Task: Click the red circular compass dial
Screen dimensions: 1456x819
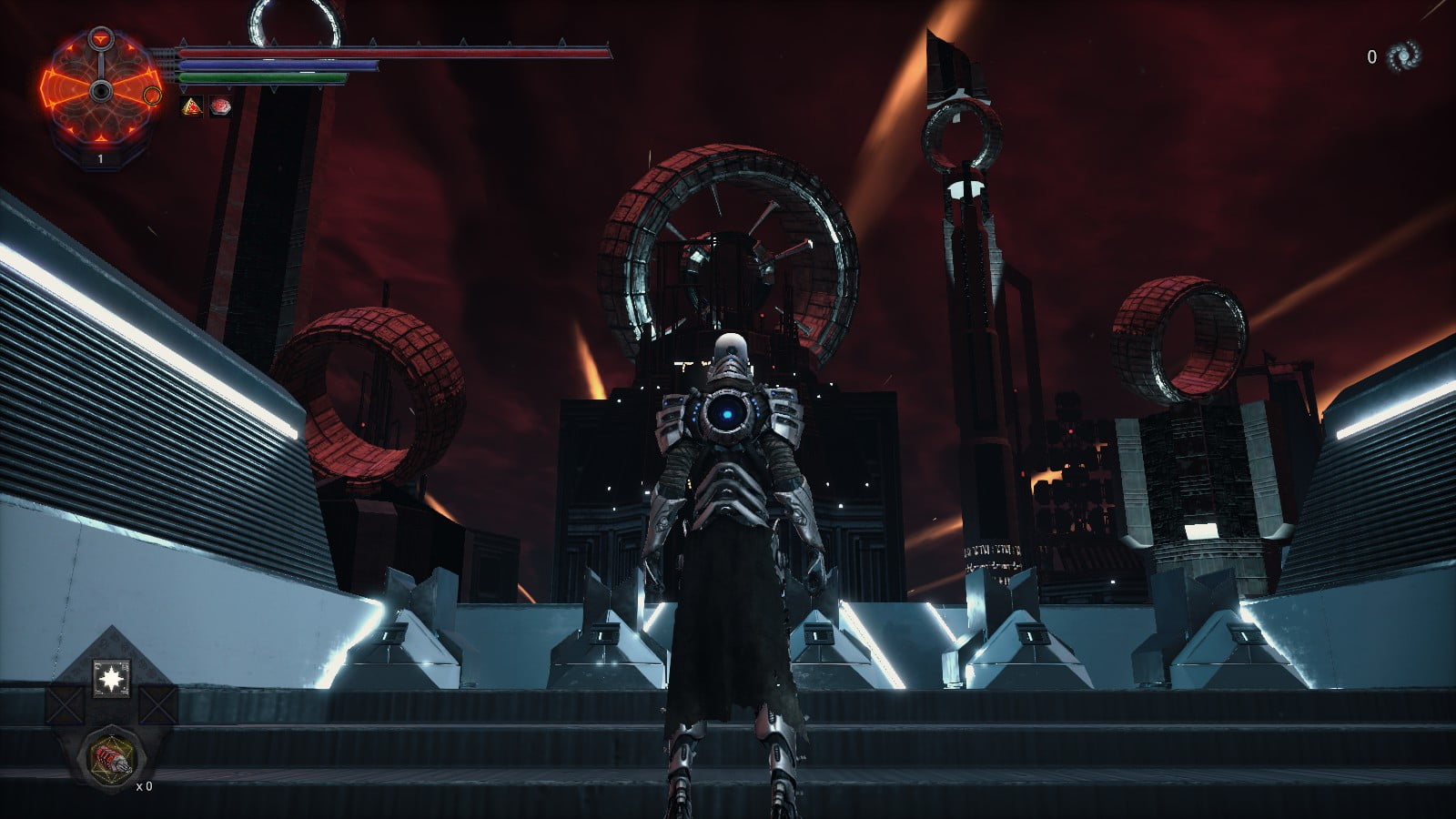Action: point(100,90)
